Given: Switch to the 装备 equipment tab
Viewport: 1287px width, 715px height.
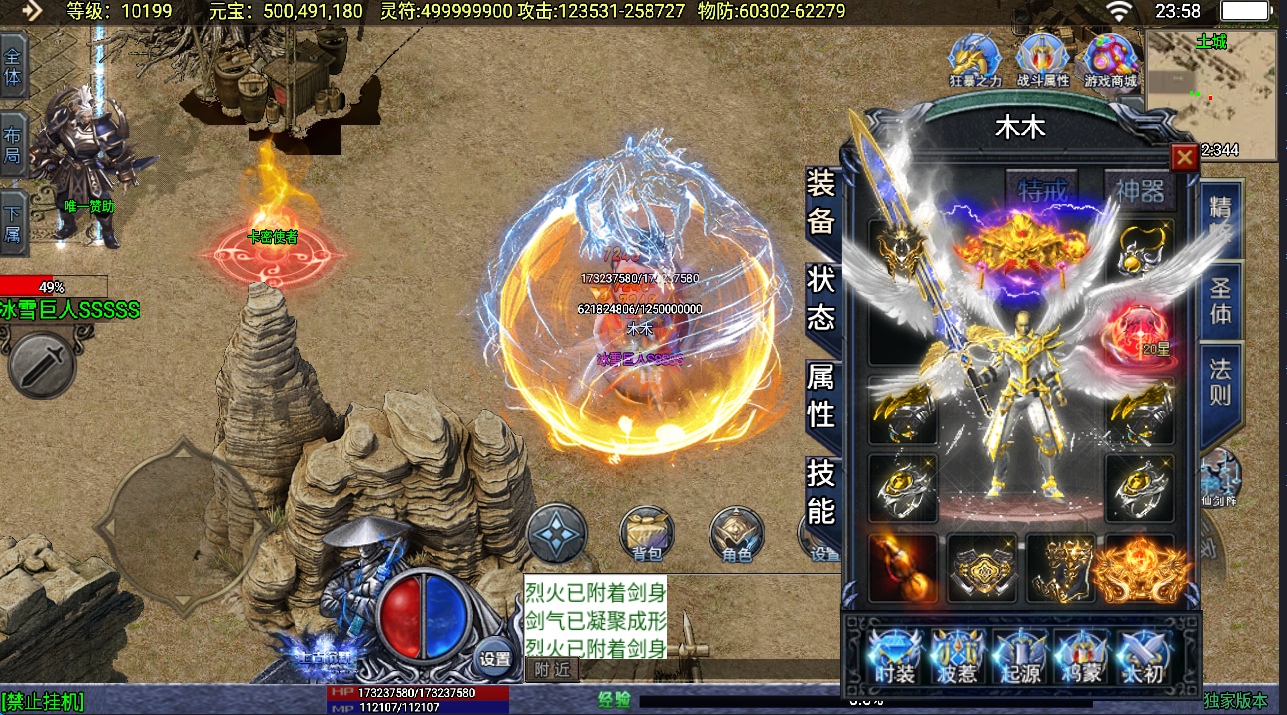Looking at the screenshot, I should [x=821, y=201].
